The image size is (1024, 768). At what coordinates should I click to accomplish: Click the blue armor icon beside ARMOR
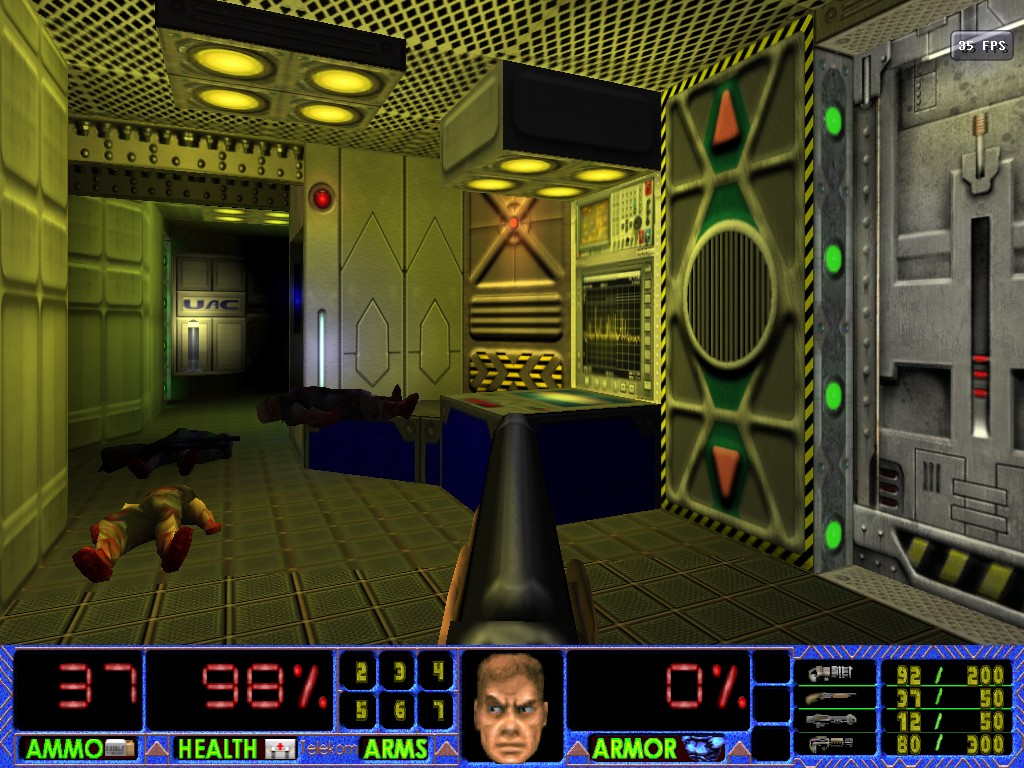(x=701, y=748)
